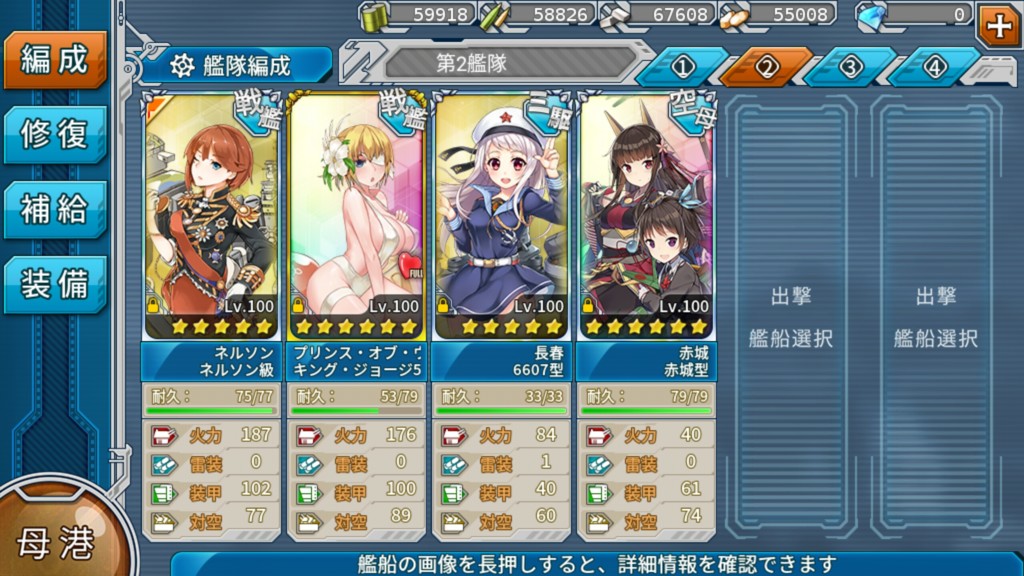Choose the 長春 destroyer card
This screenshot has height=576, width=1024.
pos(501,215)
